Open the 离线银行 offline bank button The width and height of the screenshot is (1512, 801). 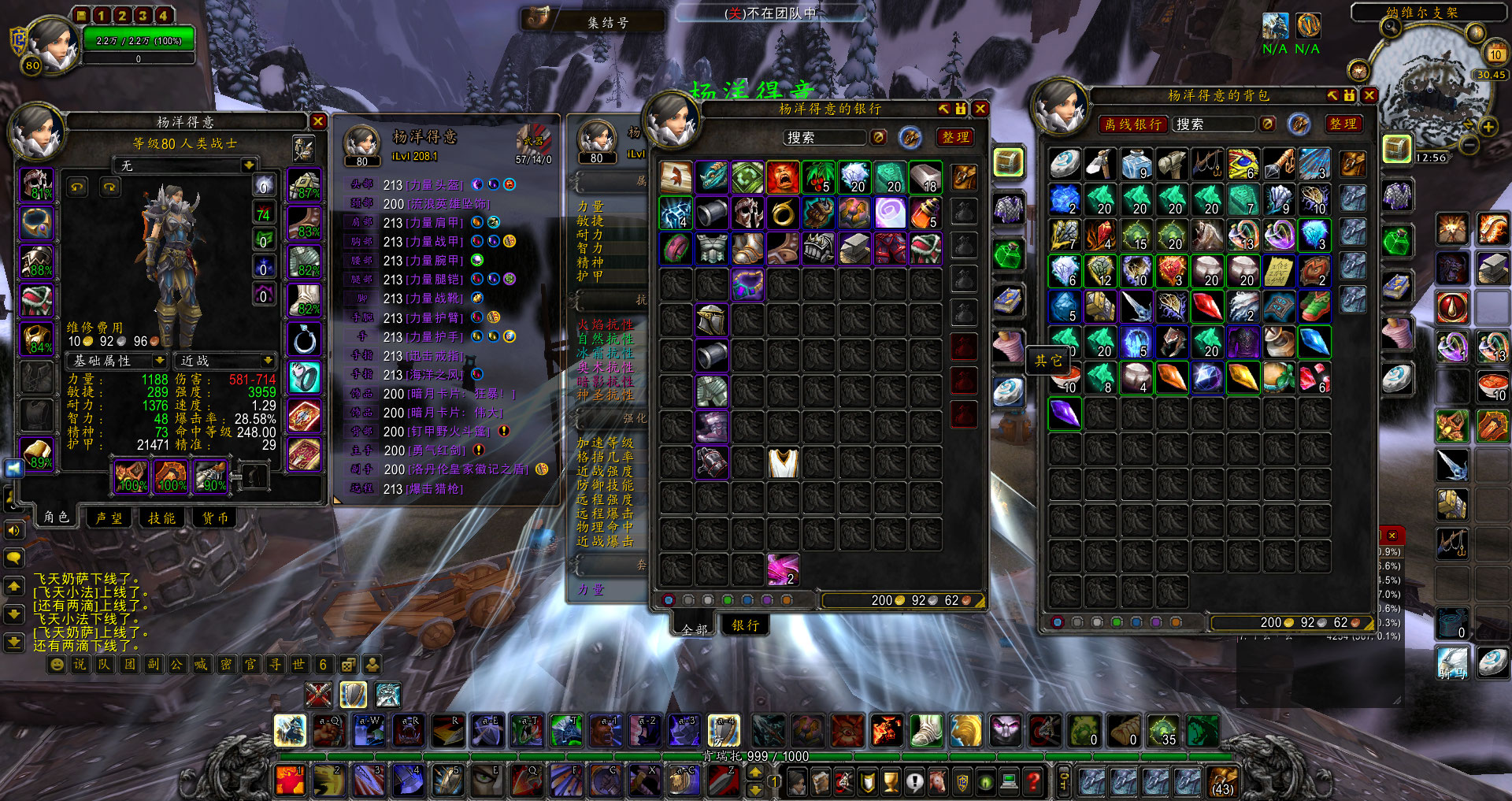point(1132,124)
